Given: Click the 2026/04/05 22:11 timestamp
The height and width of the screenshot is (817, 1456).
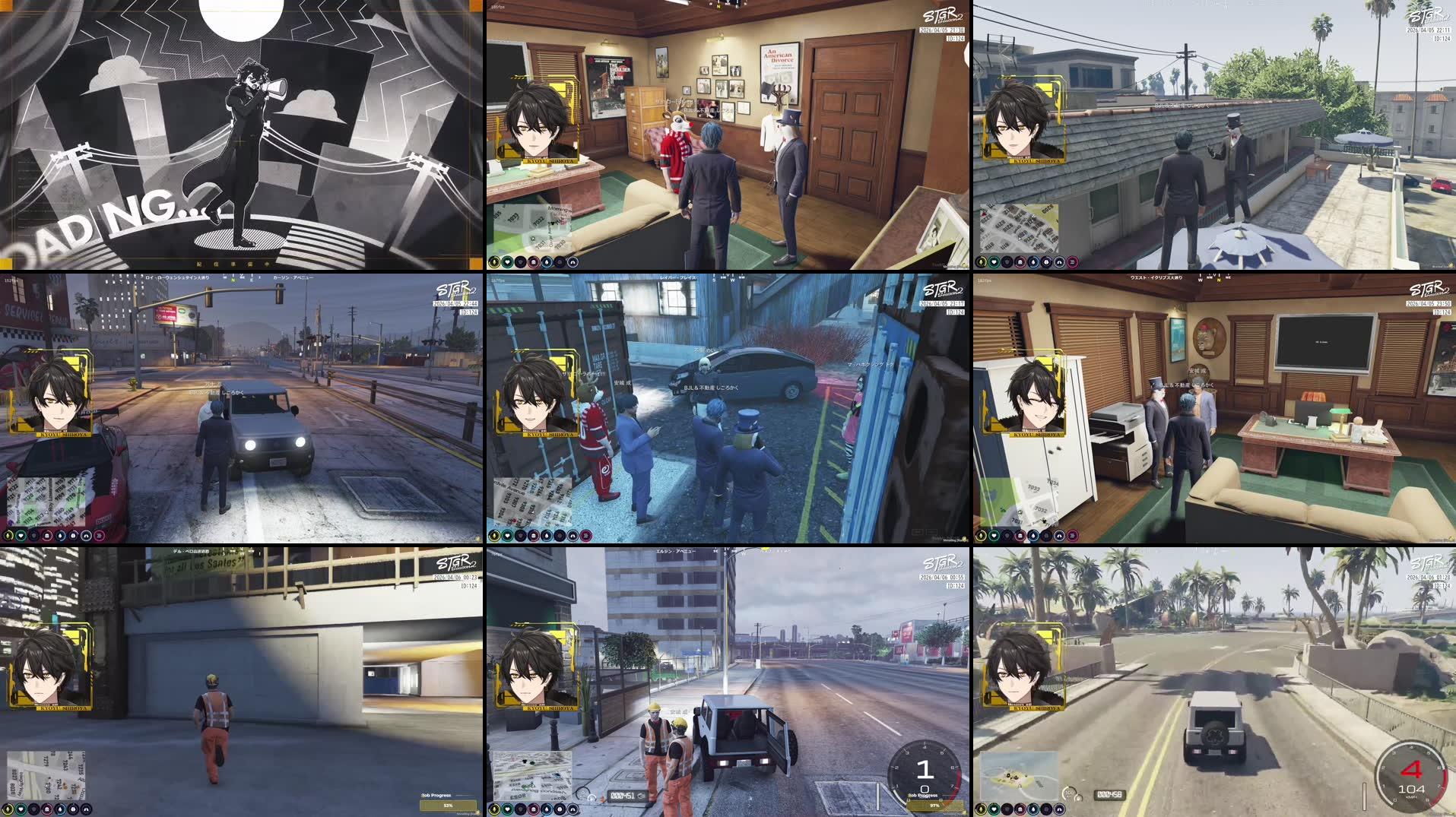Looking at the screenshot, I should [x=1429, y=30].
